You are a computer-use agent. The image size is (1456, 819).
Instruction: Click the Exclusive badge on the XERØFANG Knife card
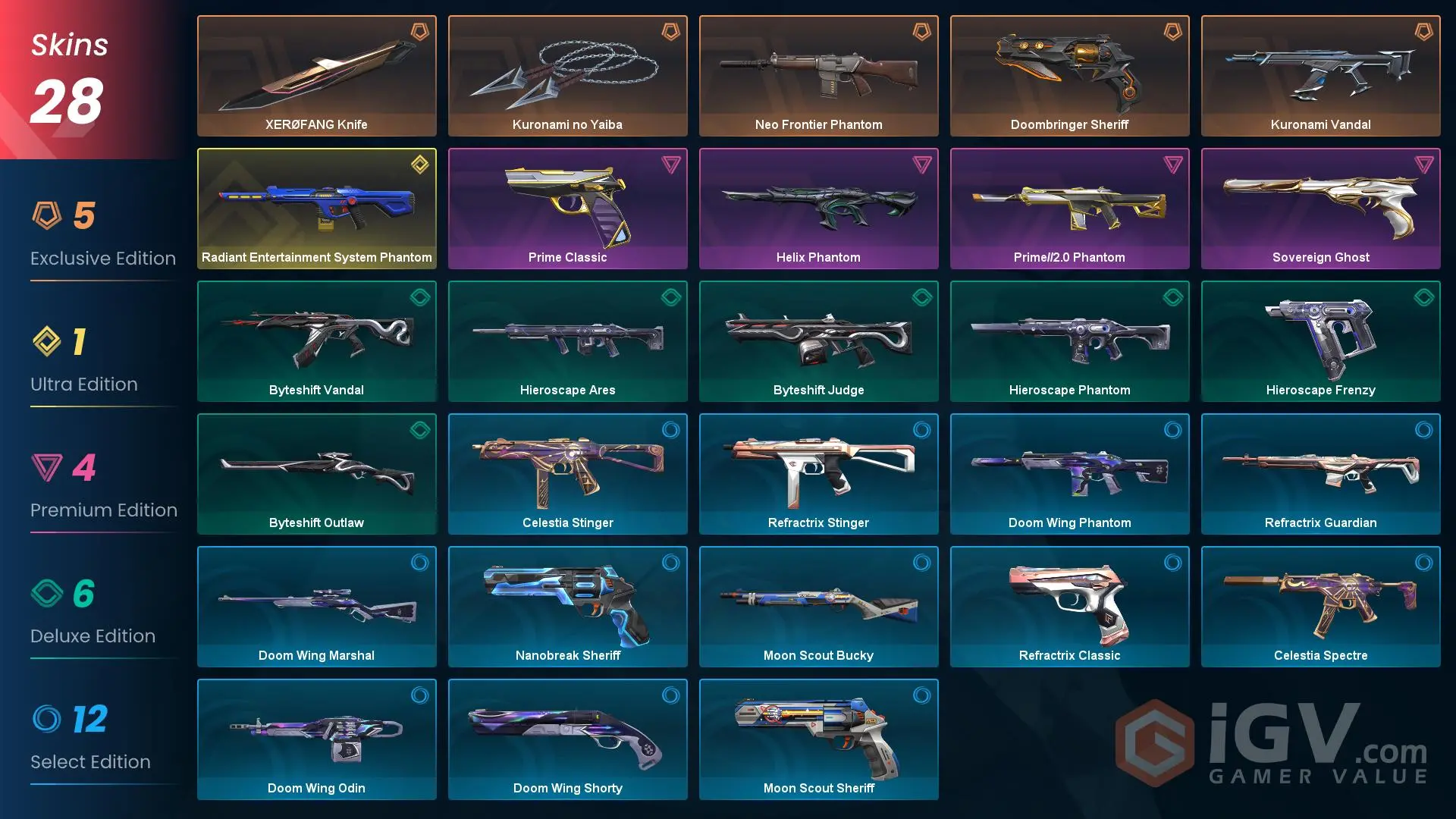[x=418, y=32]
